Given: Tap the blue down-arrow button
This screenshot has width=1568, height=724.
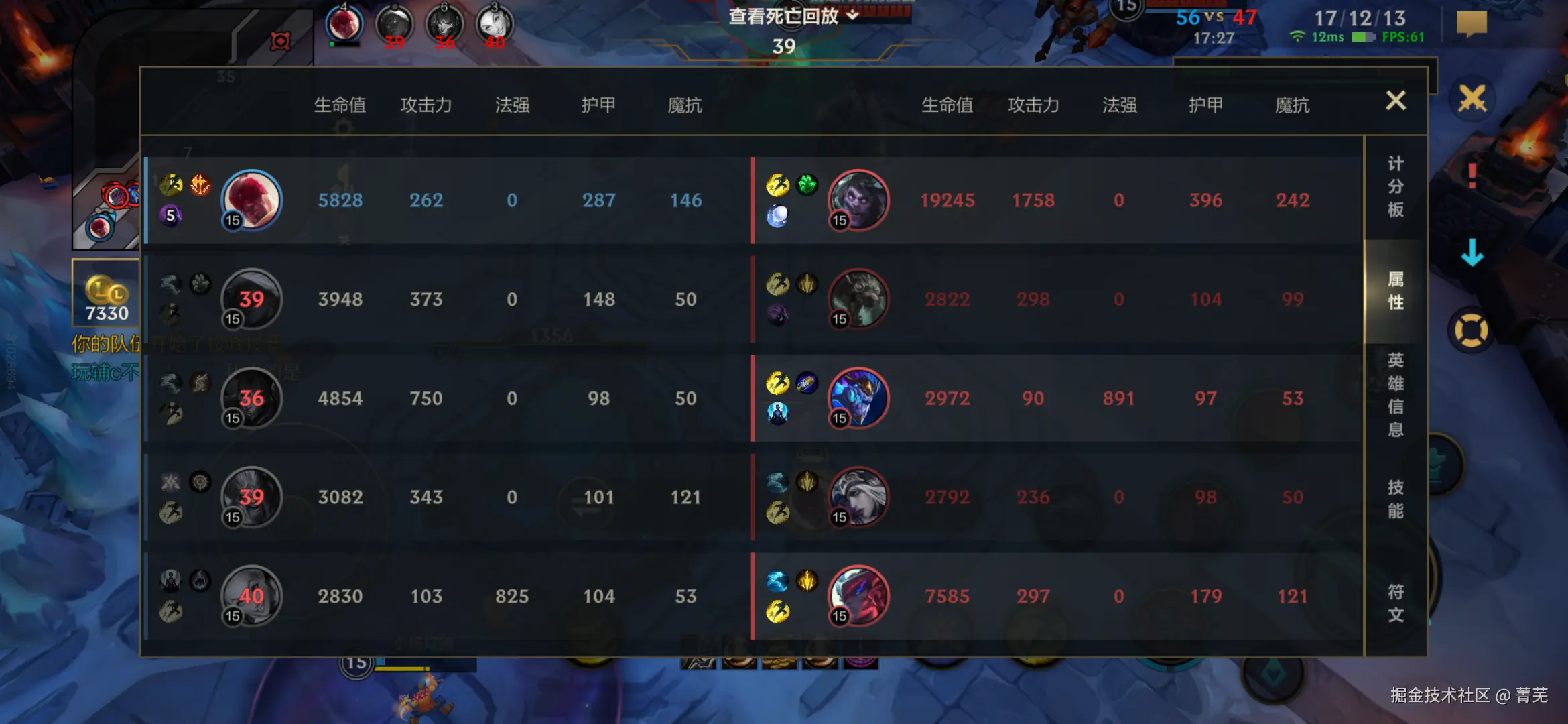Looking at the screenshot, I should pyautogui.click(x=1472, y=253).
